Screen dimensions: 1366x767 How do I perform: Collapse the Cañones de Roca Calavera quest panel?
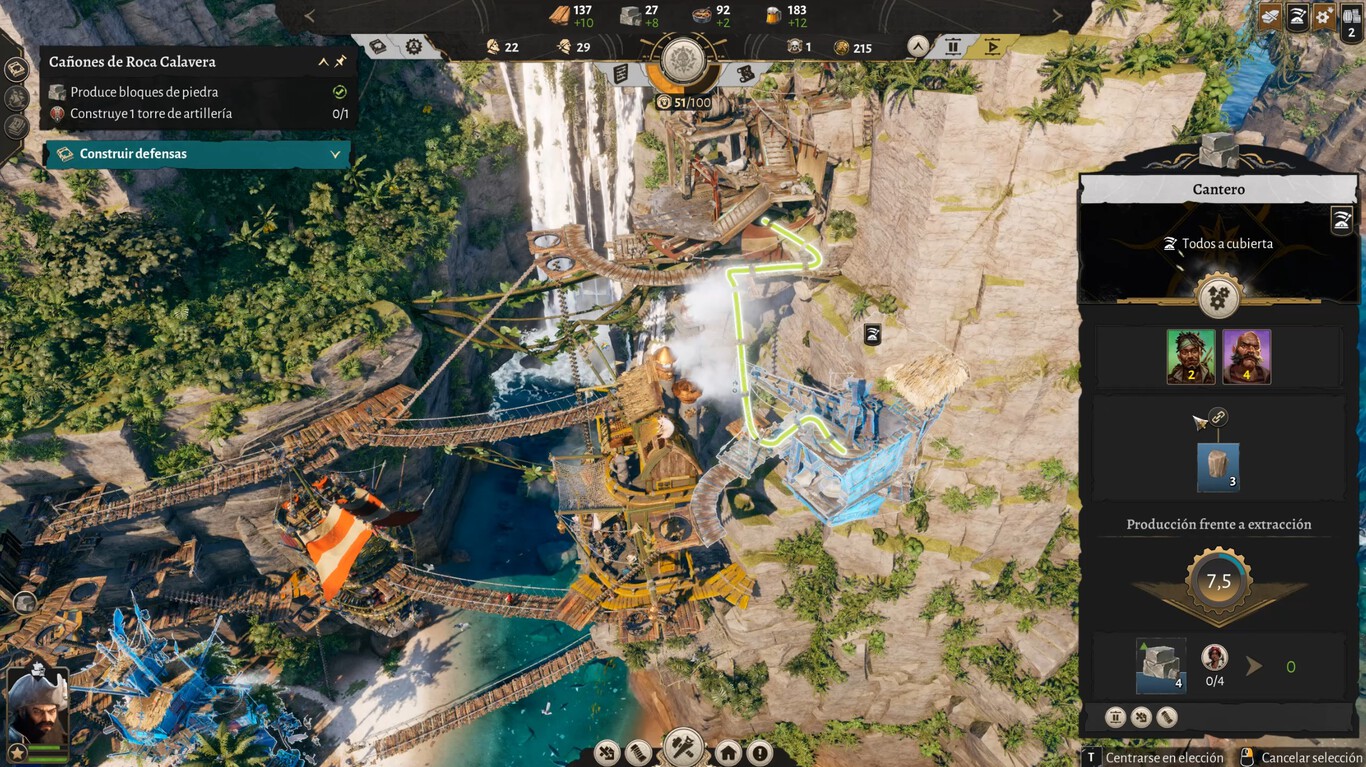point(323,62)
